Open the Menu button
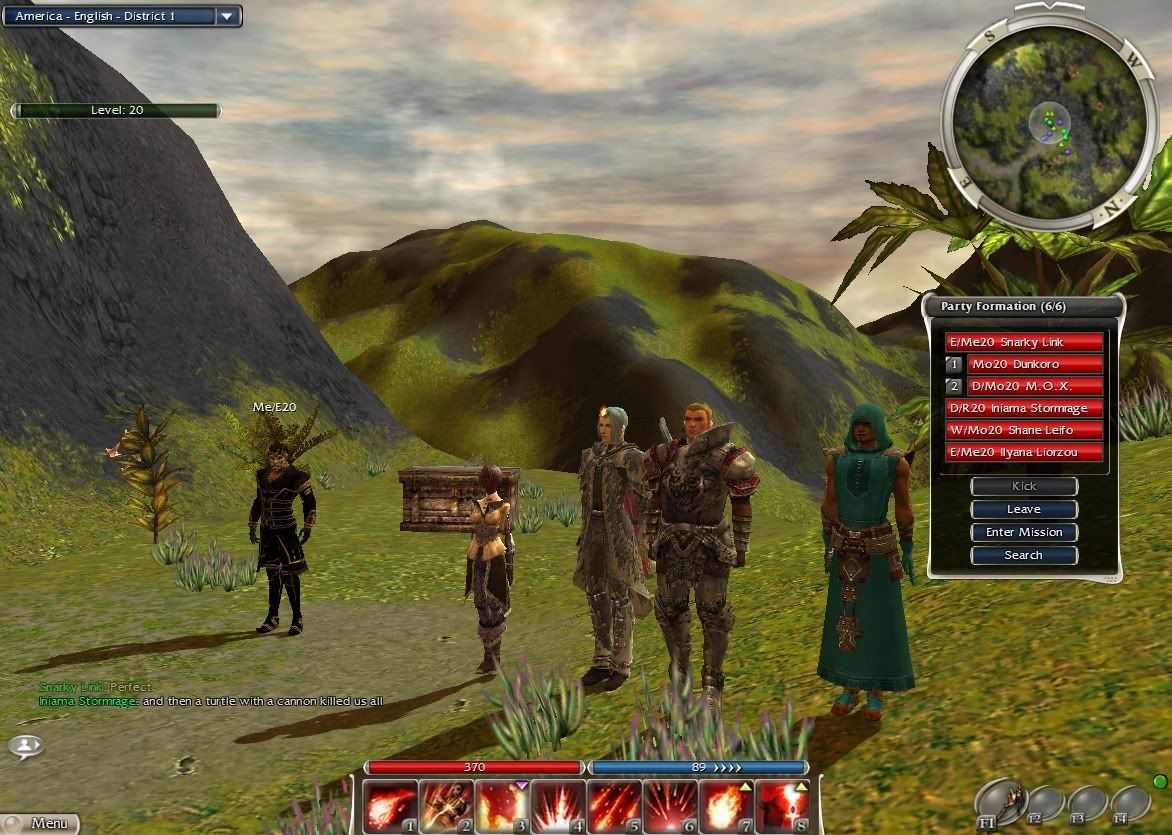1172x835 pixels. click(40, 823)
